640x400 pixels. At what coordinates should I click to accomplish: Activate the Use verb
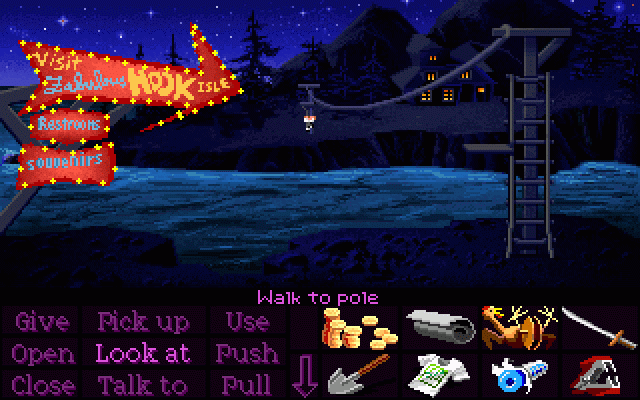tap(246, 322)
